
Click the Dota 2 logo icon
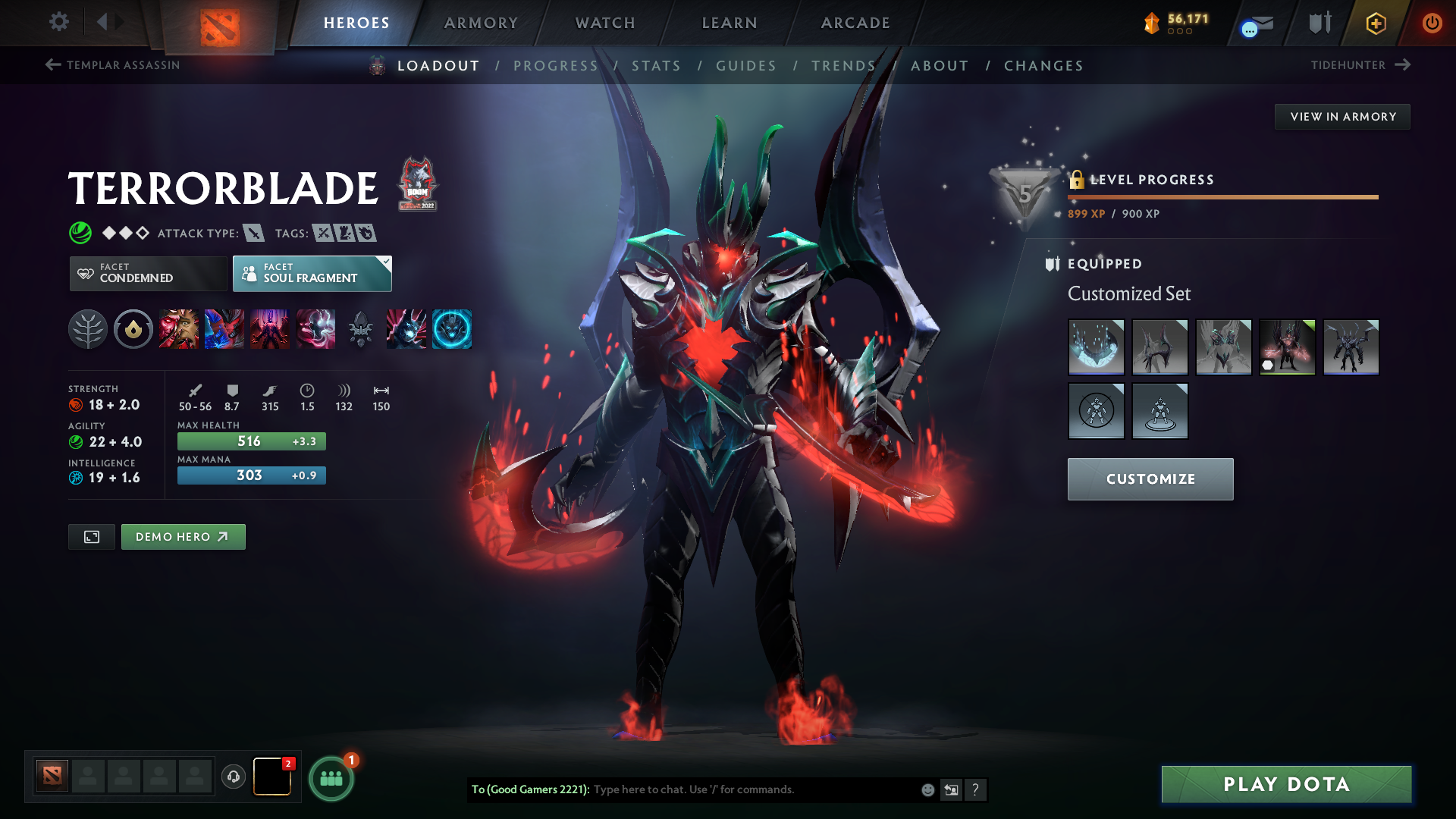218,23
